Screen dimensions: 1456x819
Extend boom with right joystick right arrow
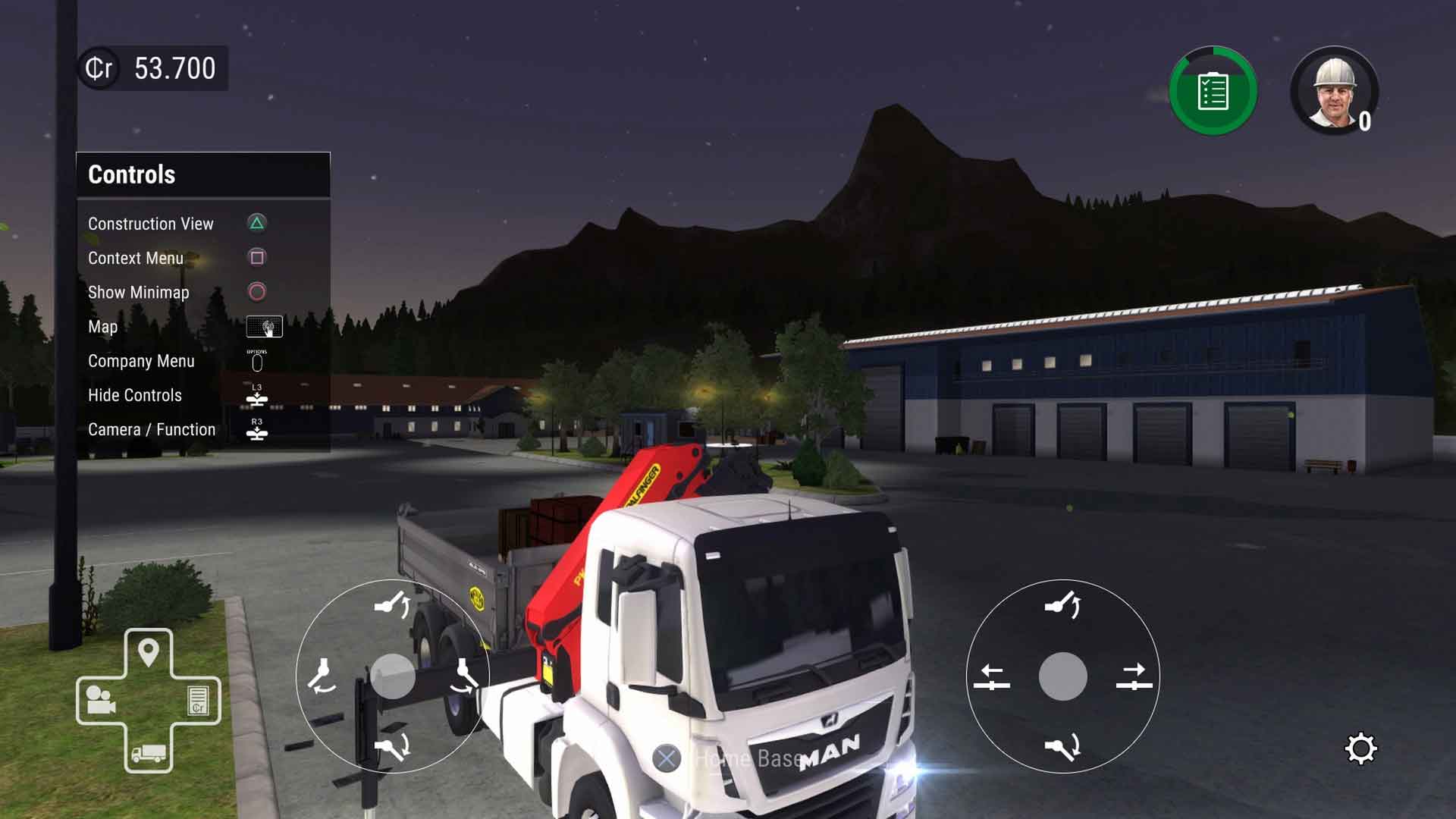point(1134,676)
